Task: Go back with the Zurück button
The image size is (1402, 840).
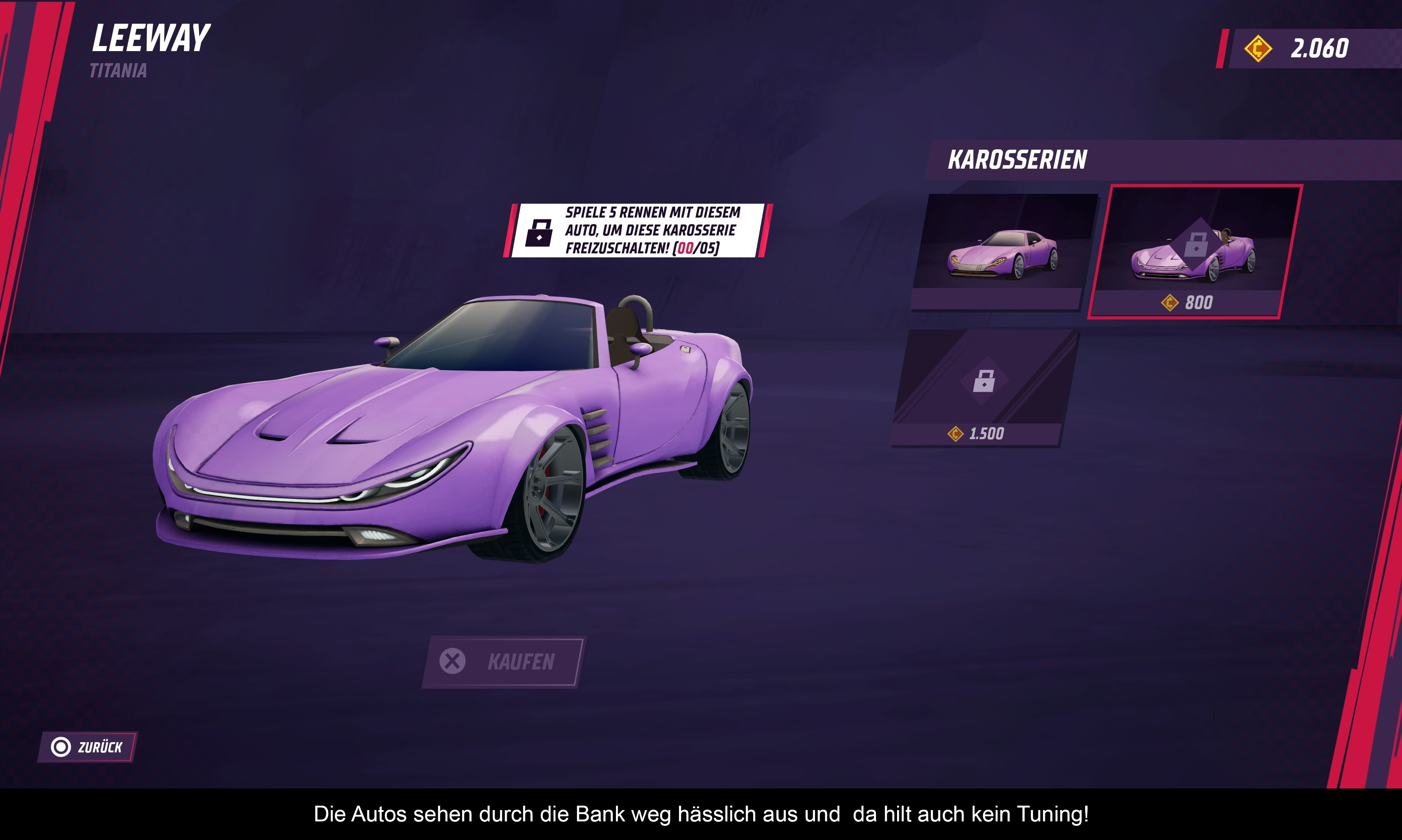Action: [x=88, y=747]
